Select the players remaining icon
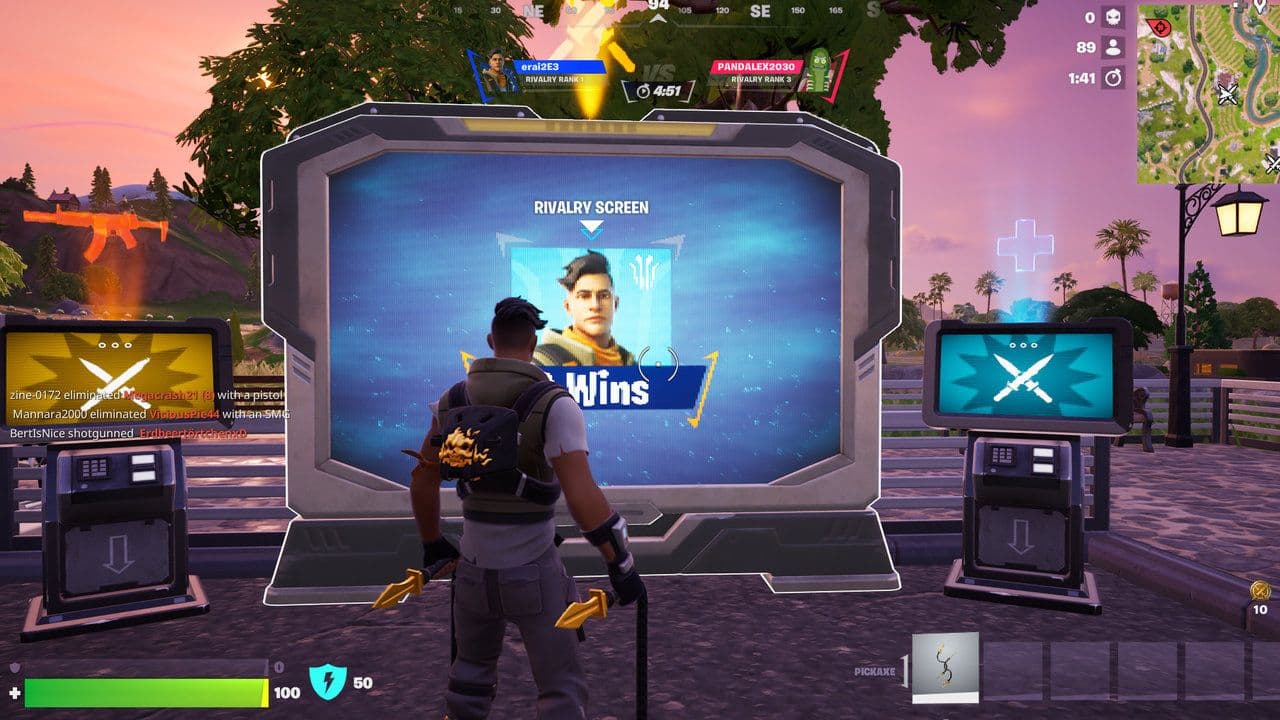The height and width of the screenshot is (720, 1280). [x=1111, y=45]
